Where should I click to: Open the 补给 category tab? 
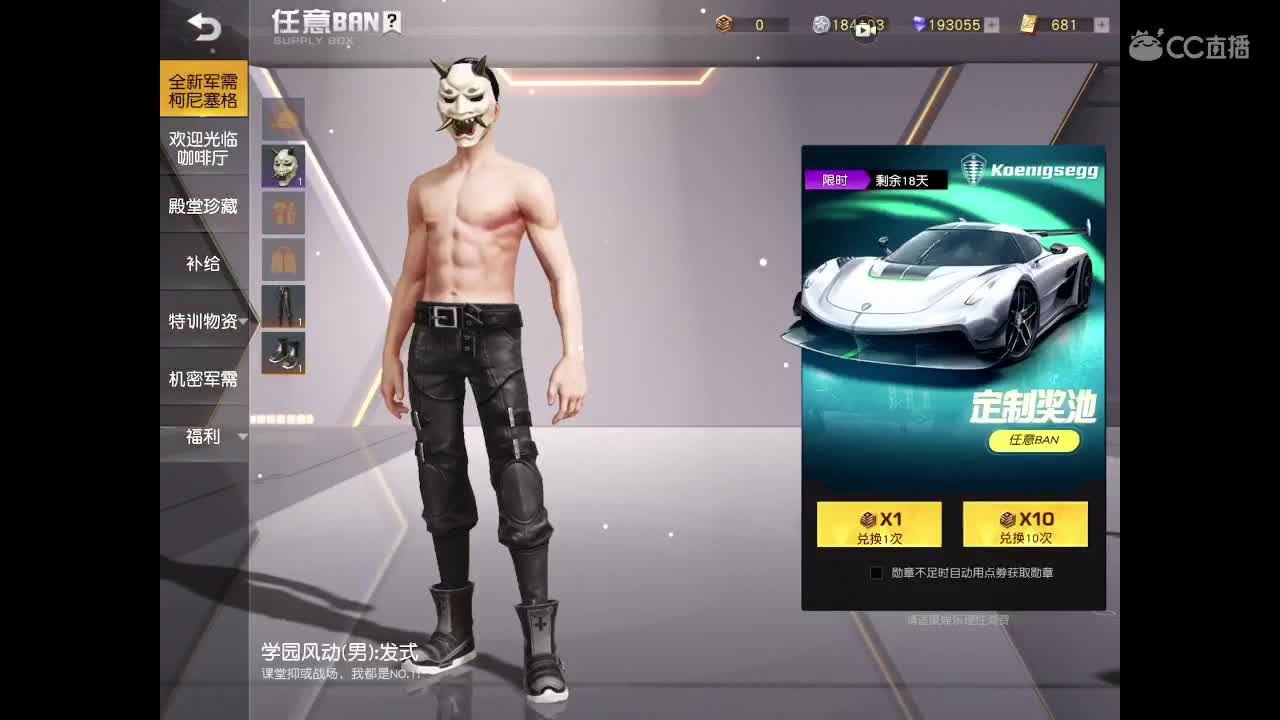pyautogui.click(x=203, y=262)
